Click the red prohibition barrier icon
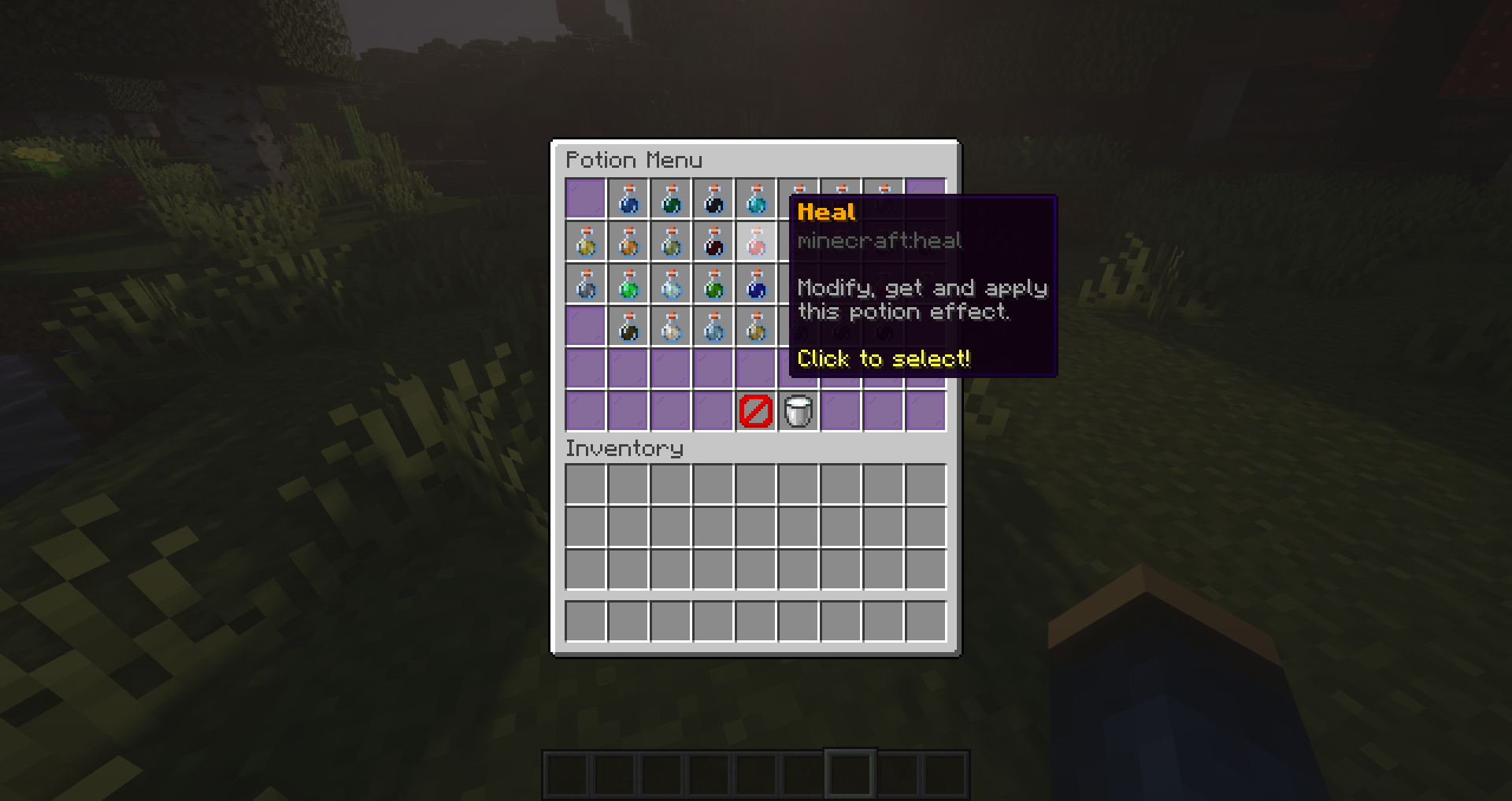The height and width of the screenshot is (801, 1512). pos(755,410)
